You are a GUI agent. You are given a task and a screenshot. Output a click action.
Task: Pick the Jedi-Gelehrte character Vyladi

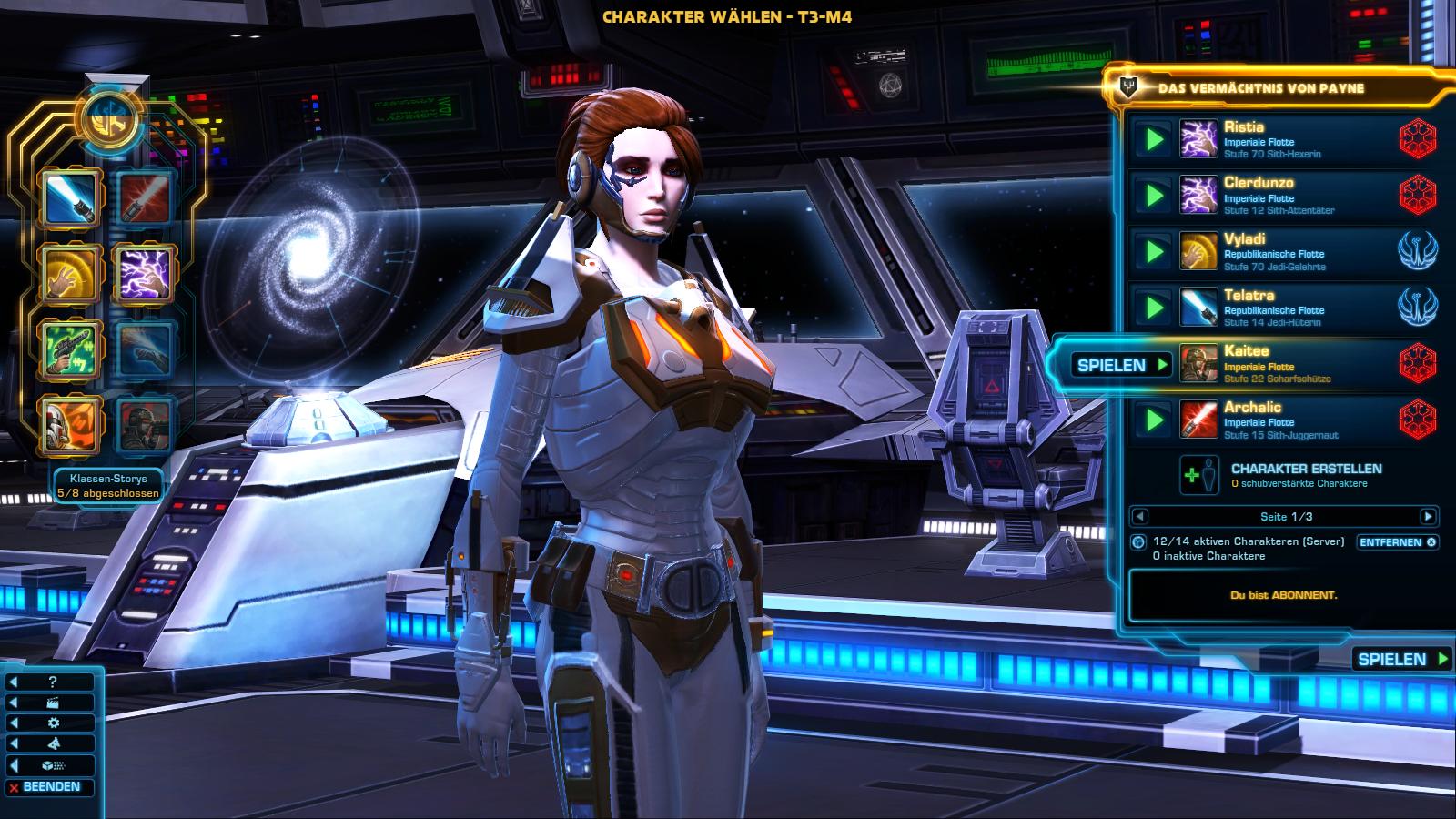(x=1292, y=252)
